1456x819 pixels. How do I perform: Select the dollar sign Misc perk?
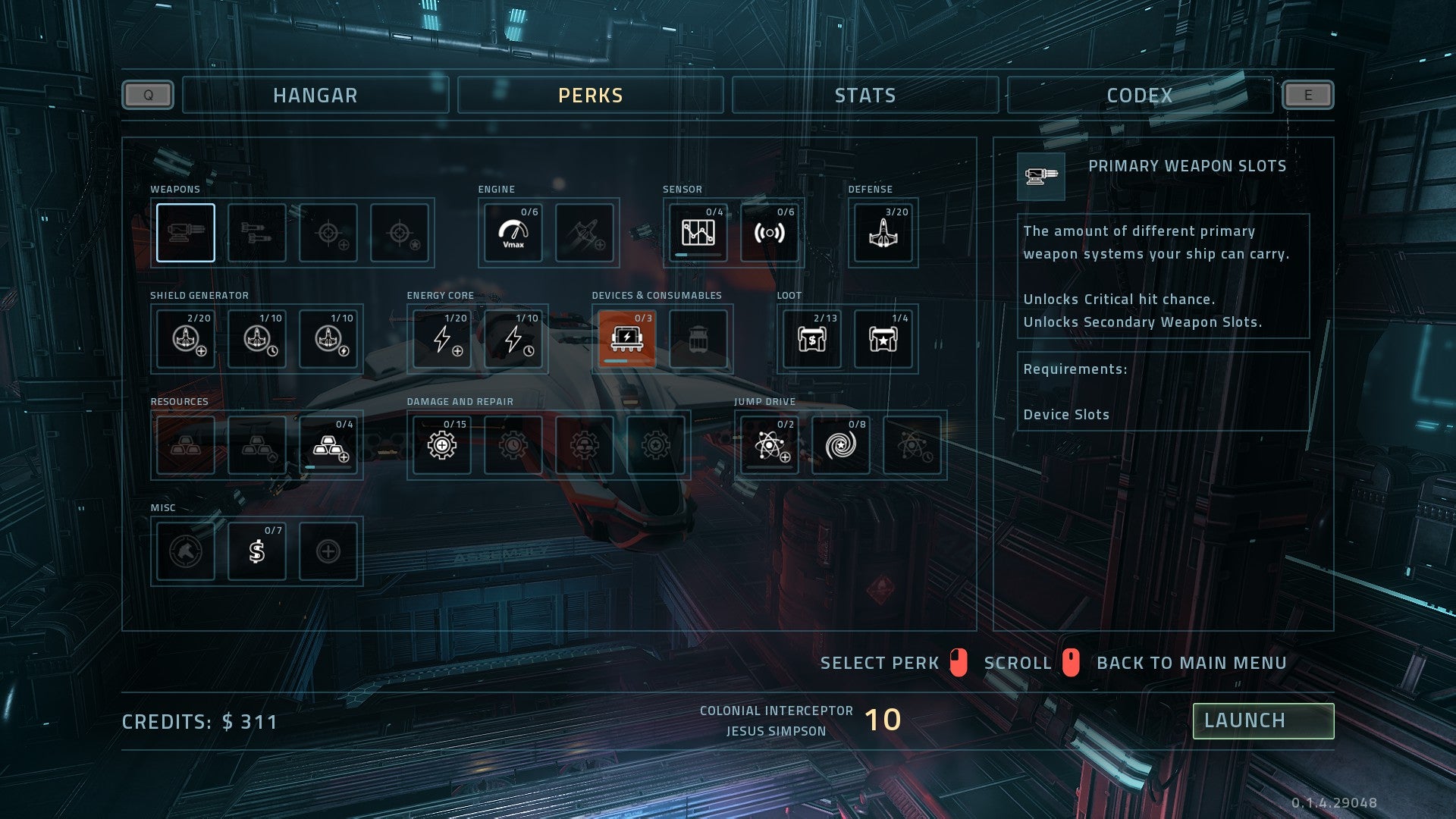(x=257, y=551)
